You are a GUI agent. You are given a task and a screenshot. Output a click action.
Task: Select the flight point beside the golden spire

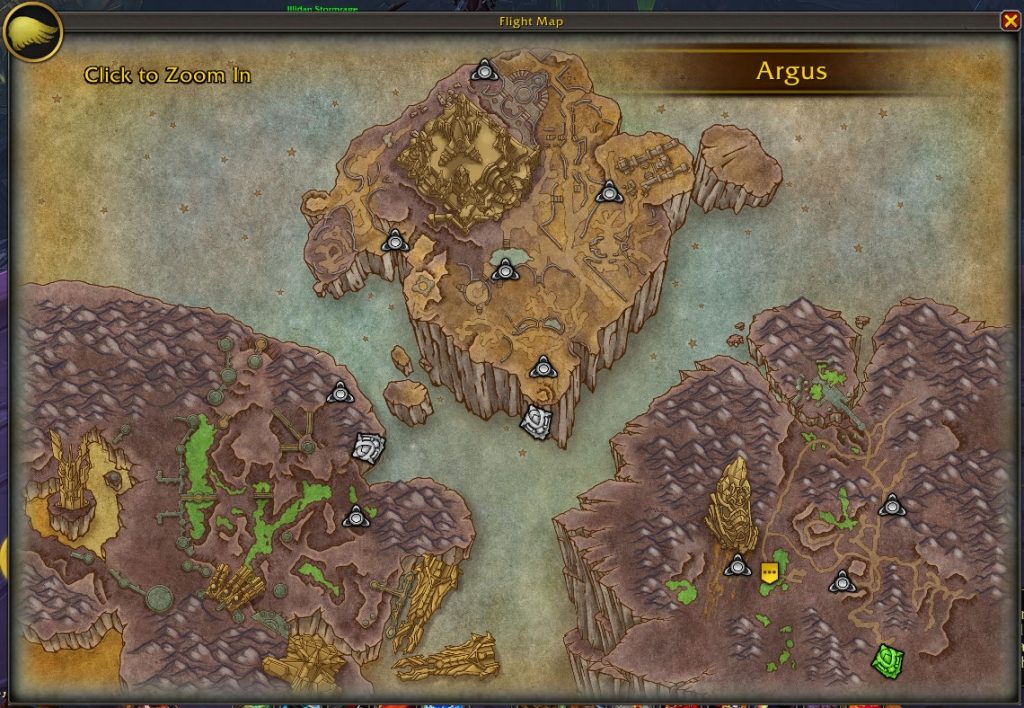click(738, 565)
